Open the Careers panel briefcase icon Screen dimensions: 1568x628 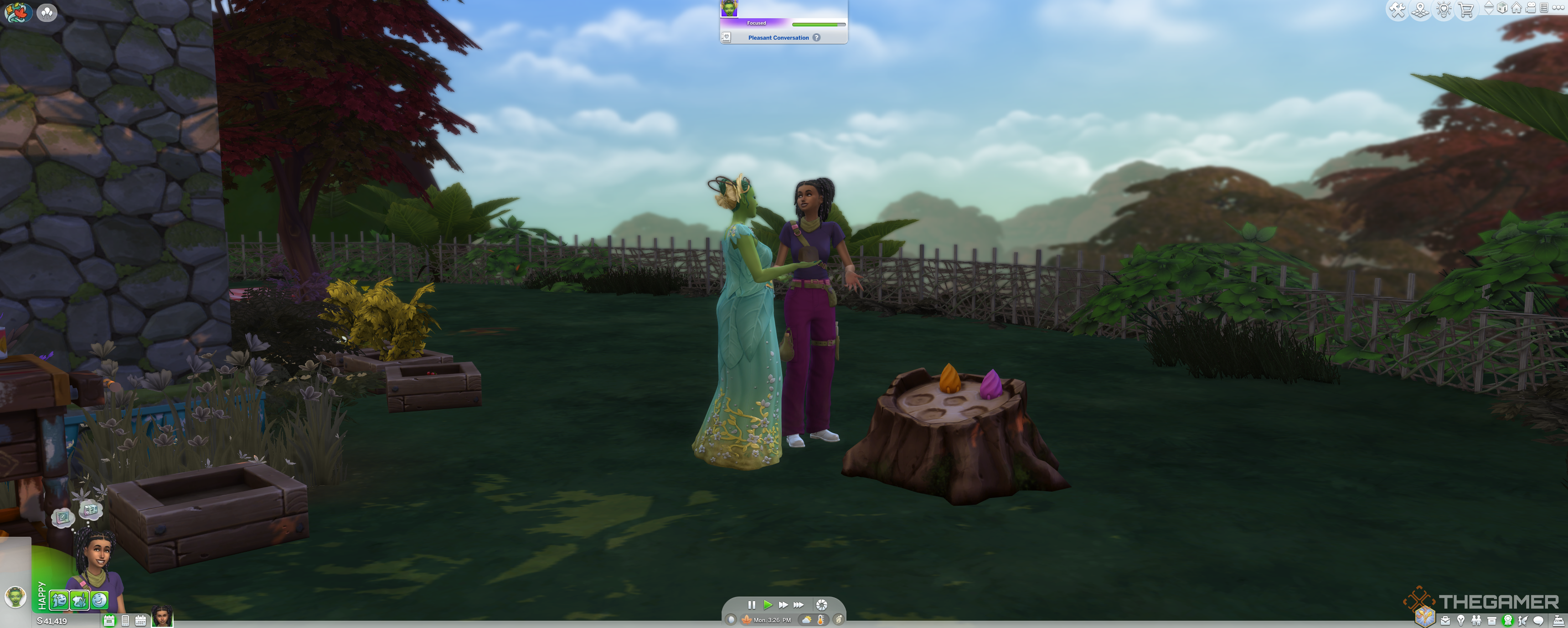(x=1445, y=621)
